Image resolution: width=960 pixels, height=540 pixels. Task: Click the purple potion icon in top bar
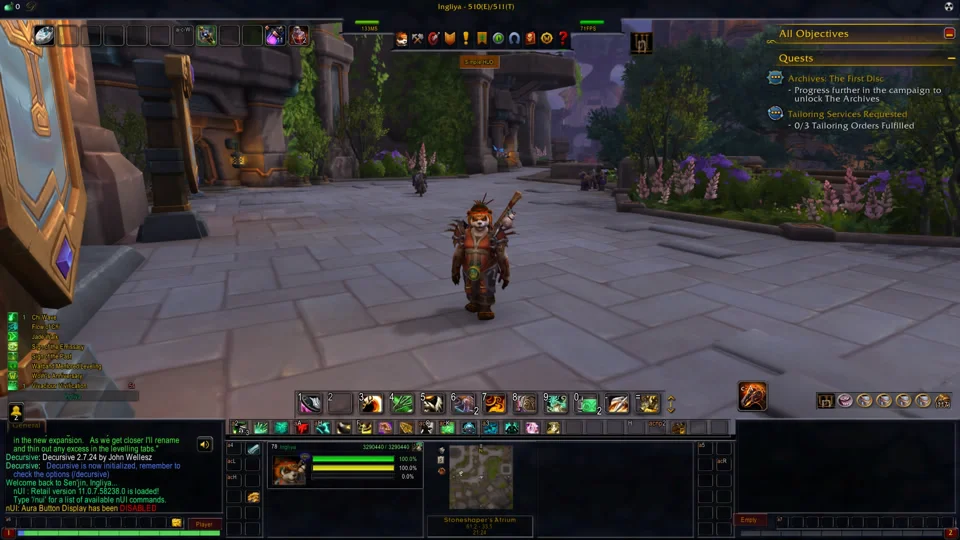click(274, 36)
